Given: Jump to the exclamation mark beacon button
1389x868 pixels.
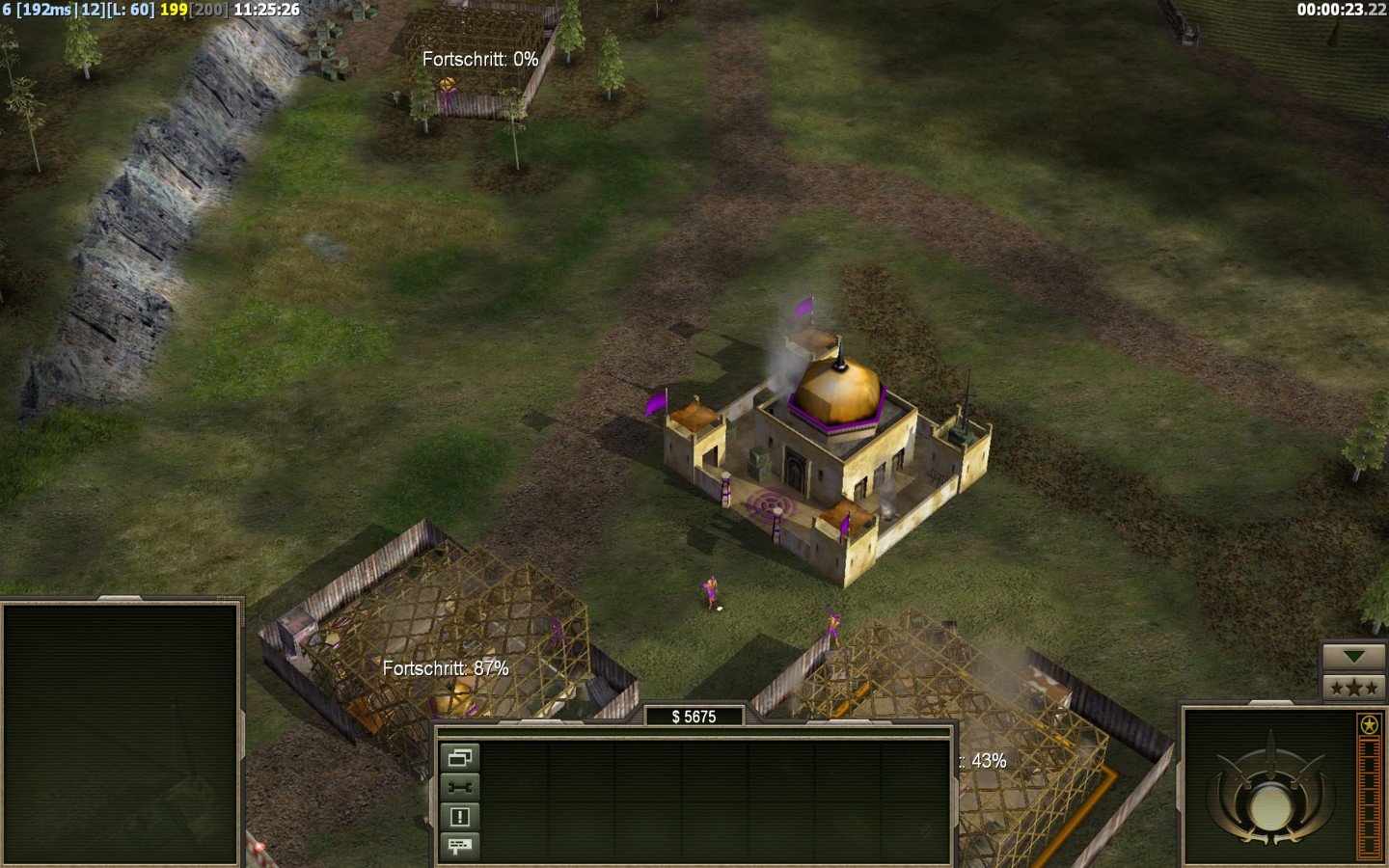Looking at the screenshot, I should [460, 817].
